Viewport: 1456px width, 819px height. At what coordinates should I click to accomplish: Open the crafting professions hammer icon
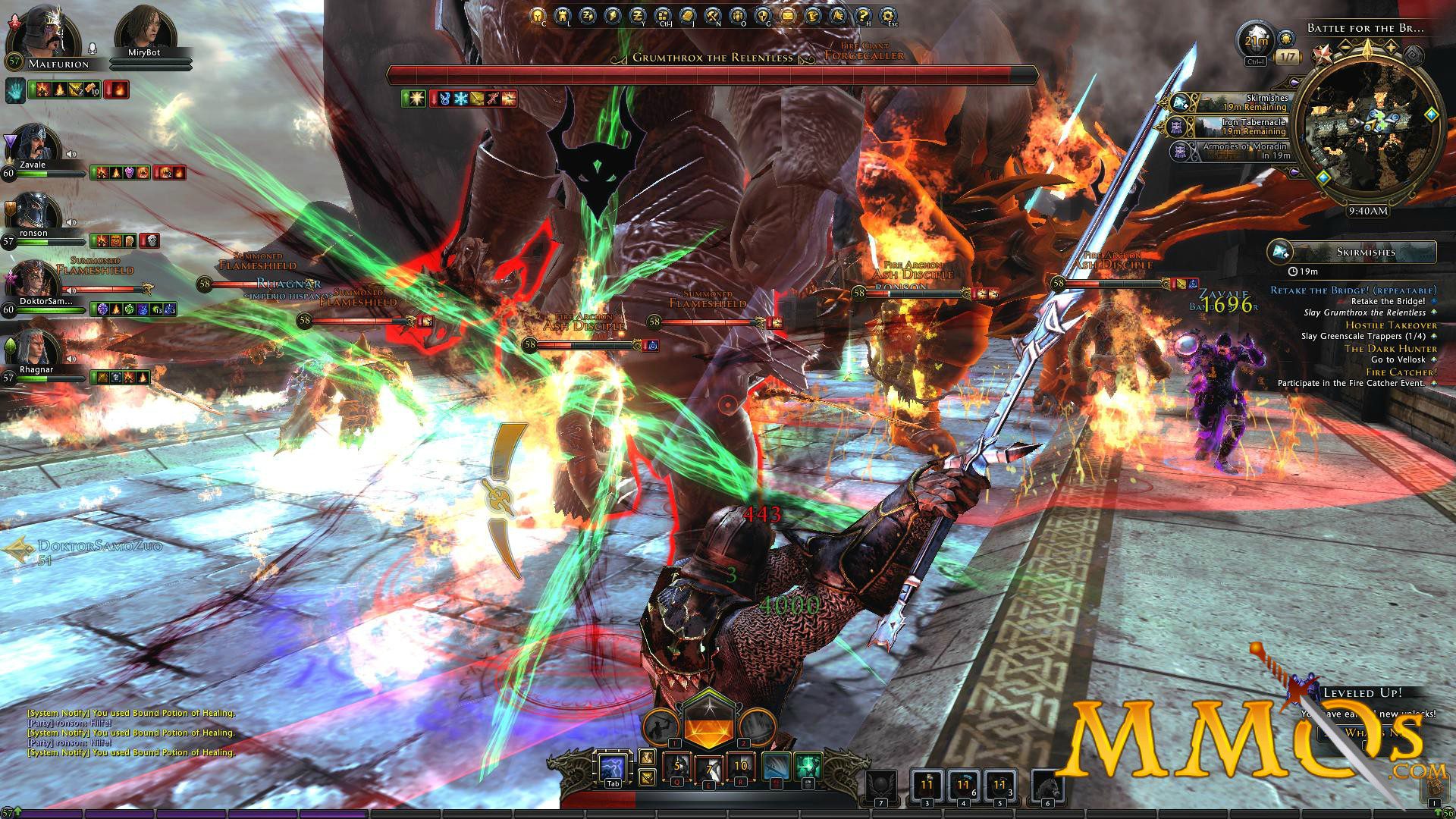pyautogui.click(x=712, y=14)
